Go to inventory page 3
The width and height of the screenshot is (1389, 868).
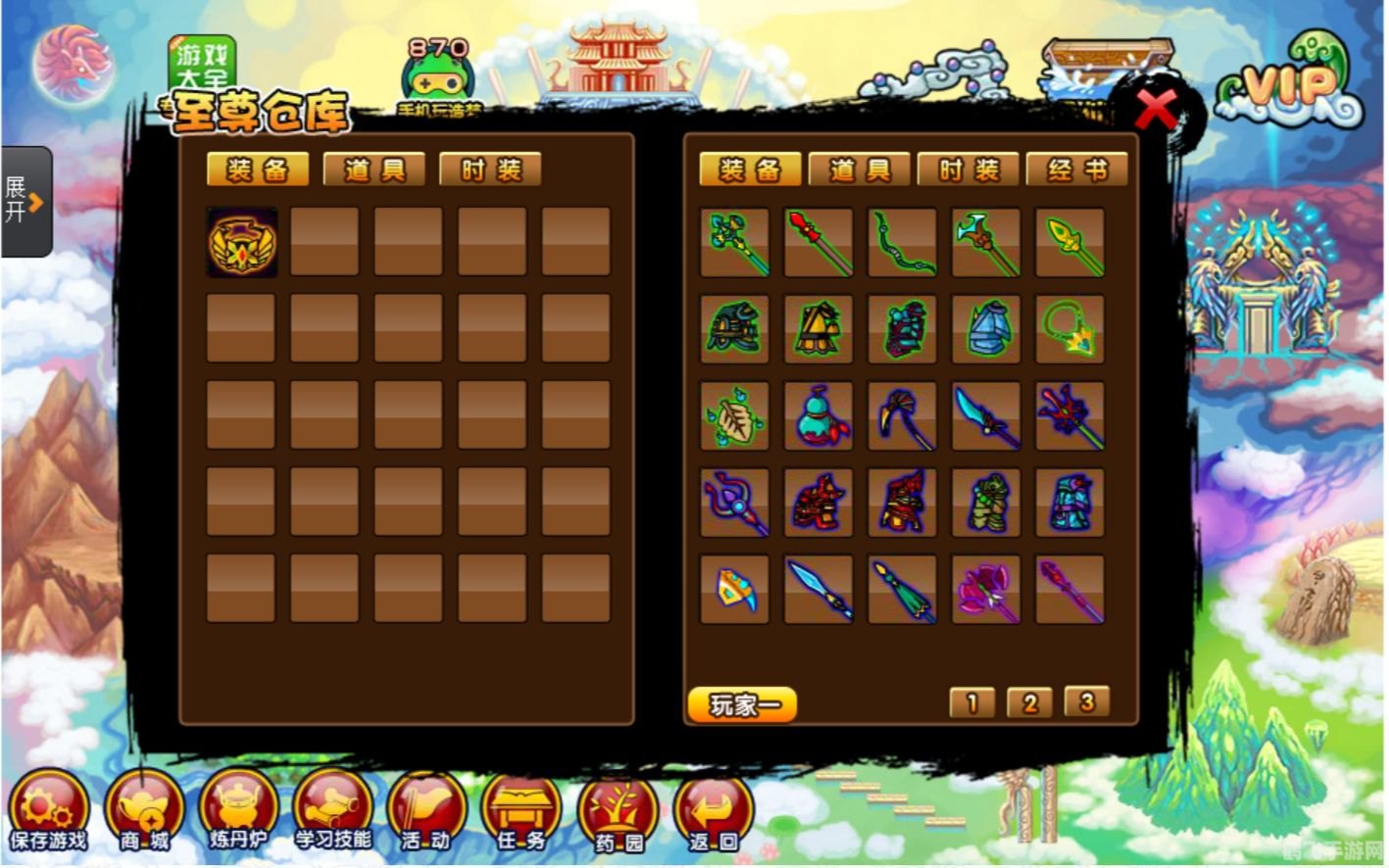coord(1086,701)
